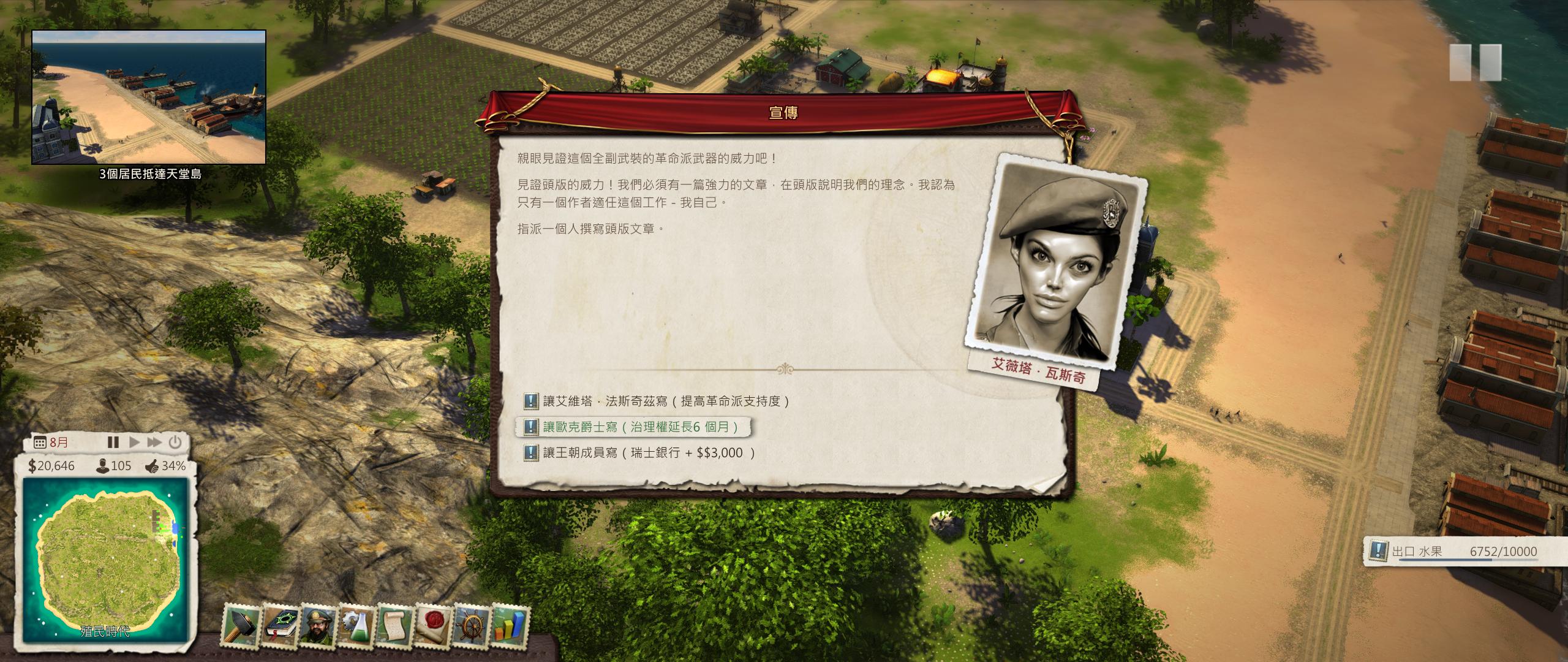1568x662 pixels.
Task: Open the red wax seal stamp
Action: 434,624
